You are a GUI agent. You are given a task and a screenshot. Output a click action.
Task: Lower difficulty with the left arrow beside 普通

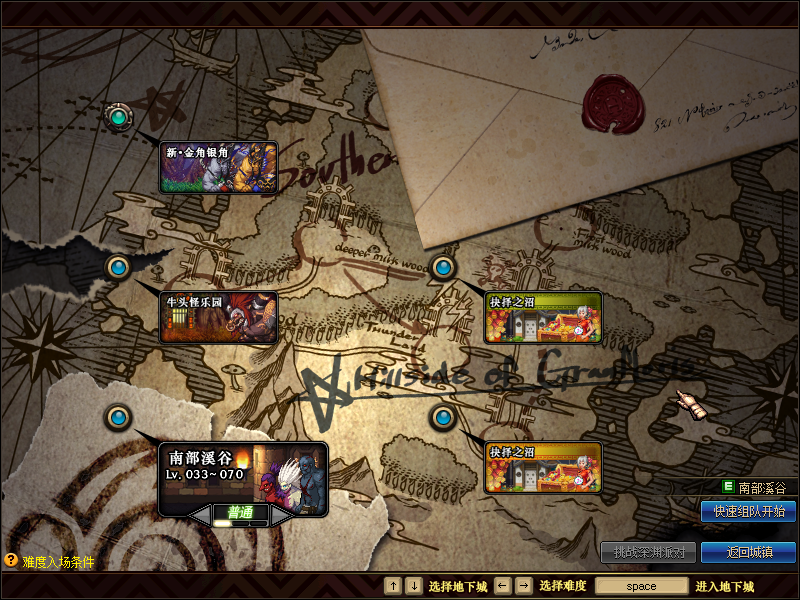201,513
